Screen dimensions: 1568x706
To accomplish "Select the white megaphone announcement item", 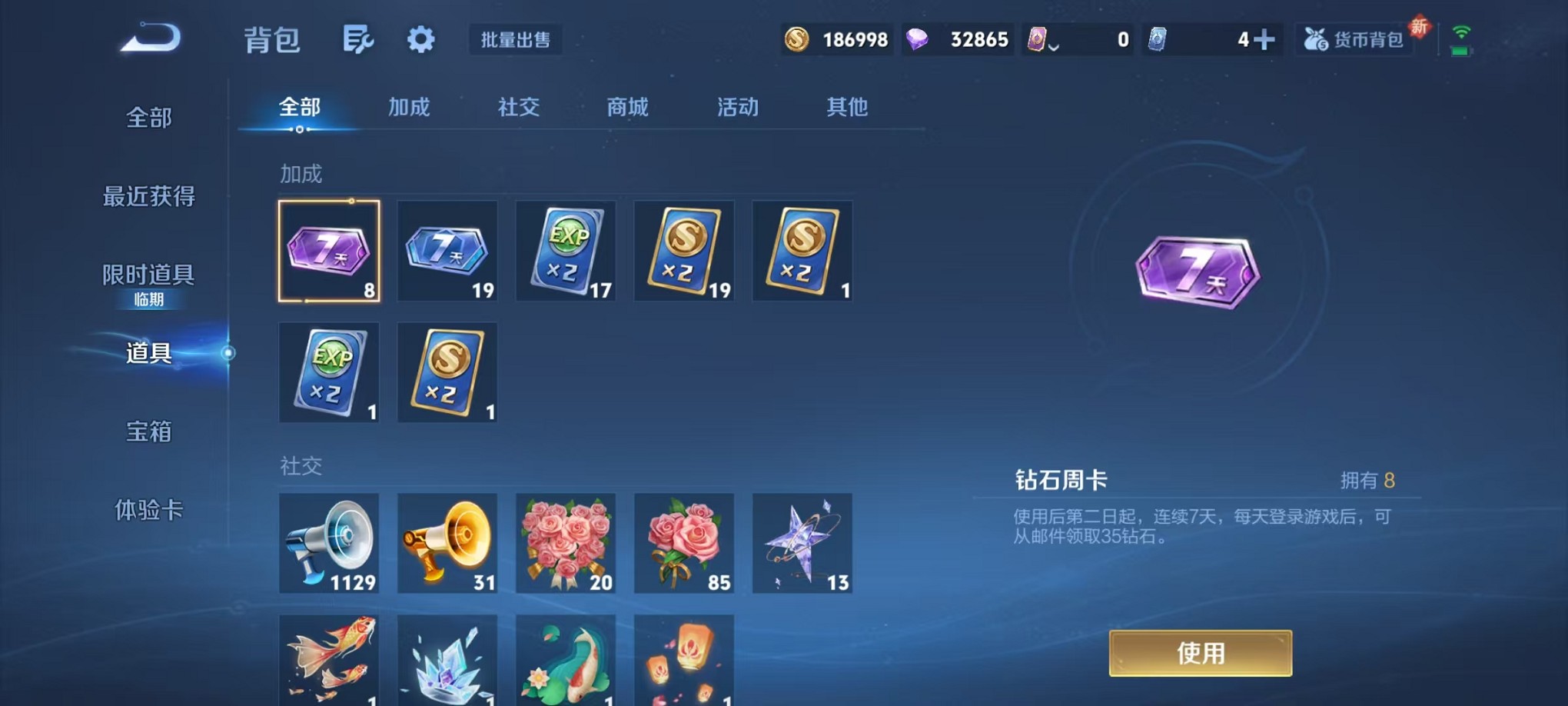I will click(329, 544).
